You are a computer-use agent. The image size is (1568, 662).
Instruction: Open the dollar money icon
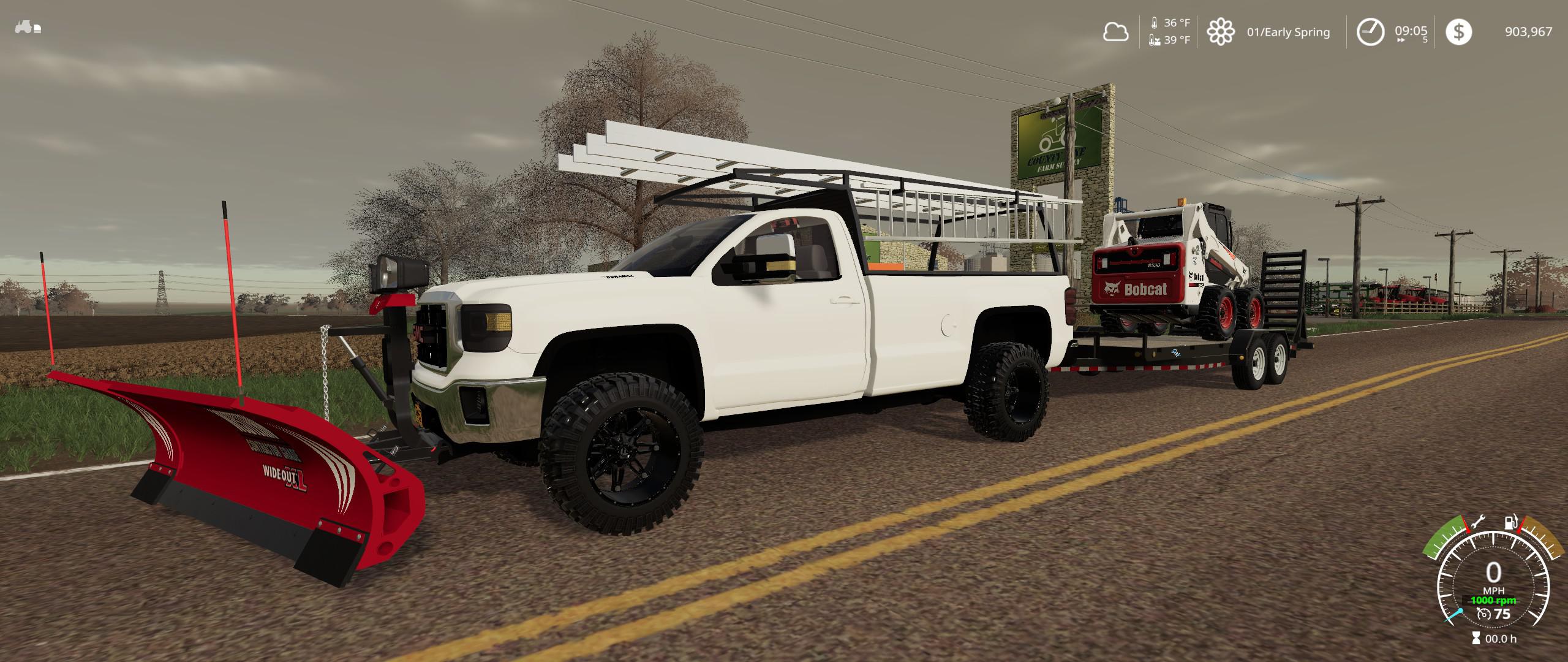point(1458,32)
